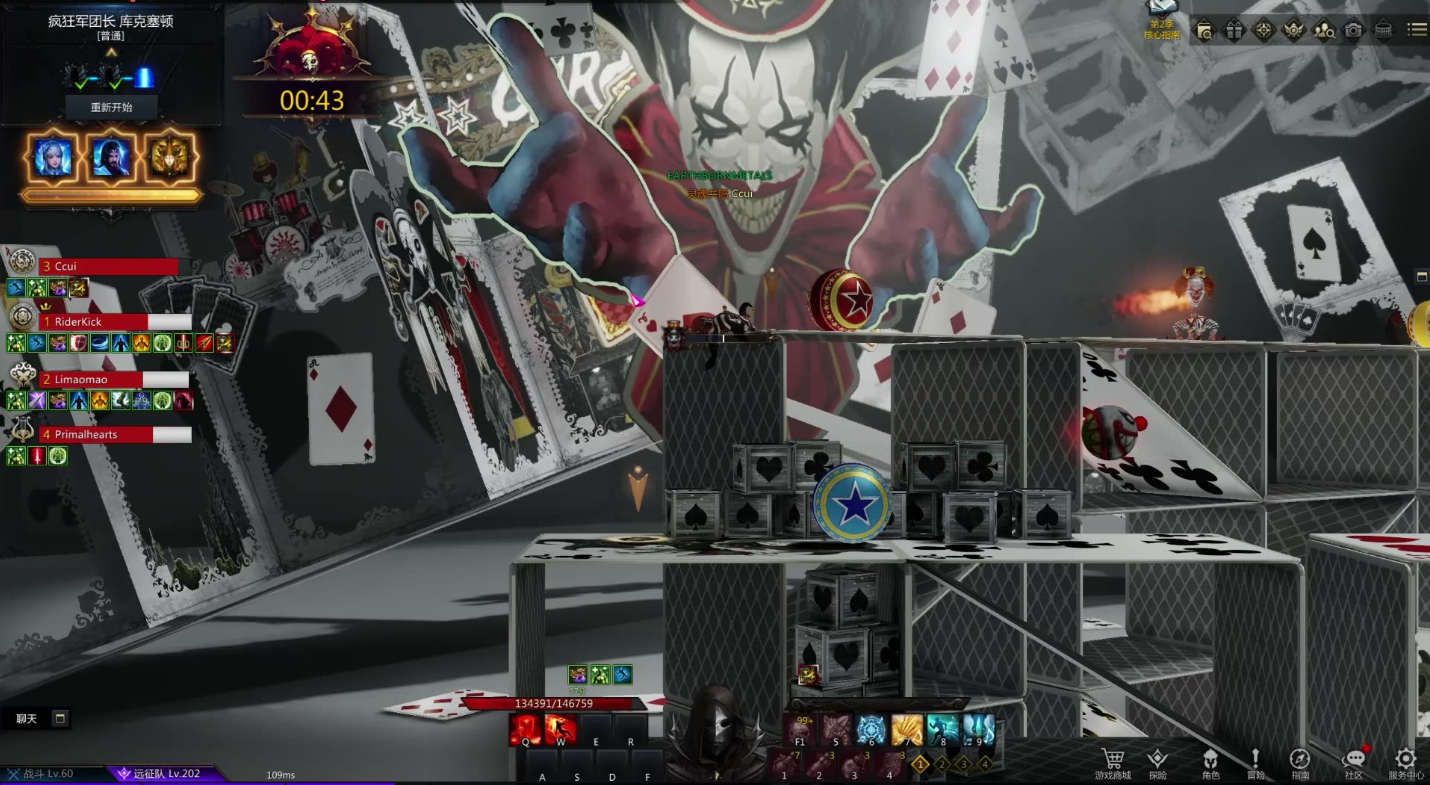Open the list menu icon at top right
1430x785 pixels.
point(1416,30)
